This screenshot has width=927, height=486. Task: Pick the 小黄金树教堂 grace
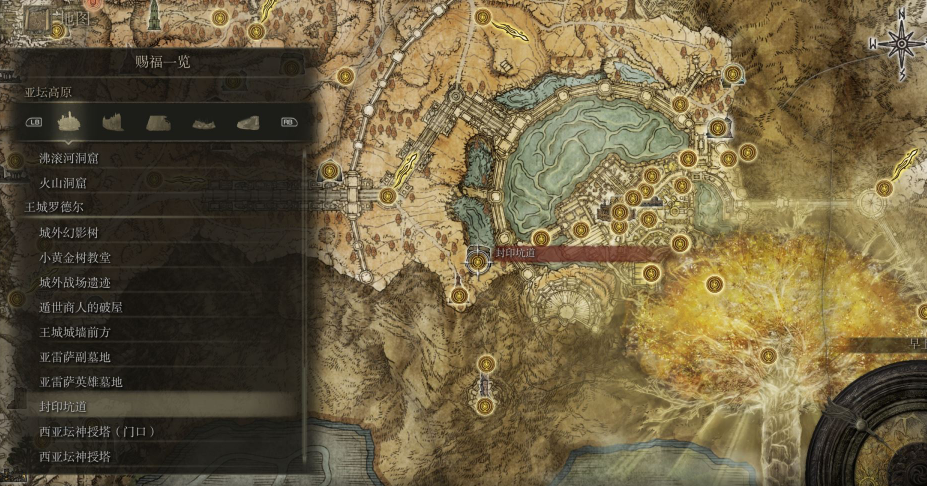pyautogui.click(x=75, y=257)
